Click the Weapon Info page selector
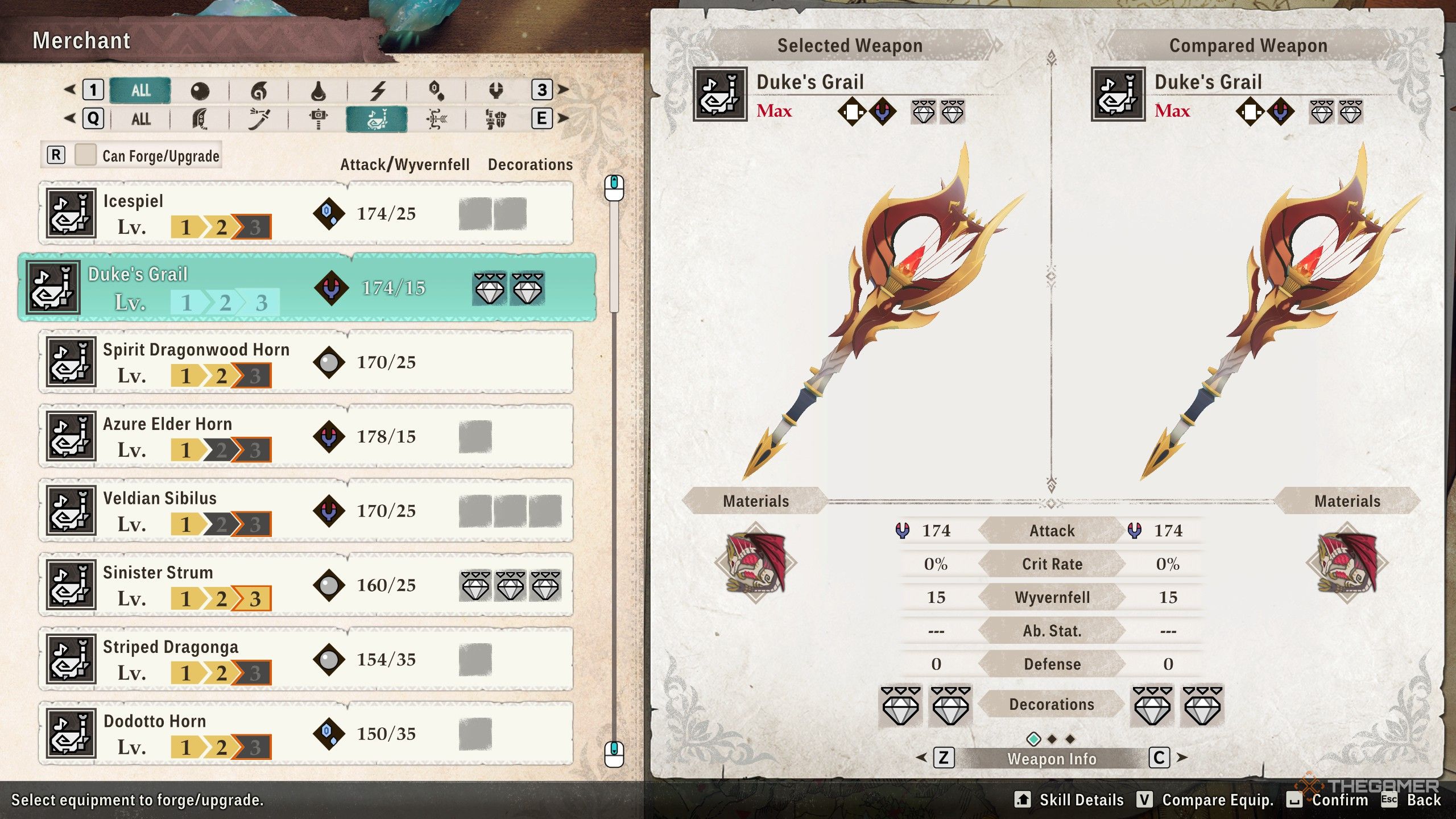This screenshot has height=819, width=1456. tap(1052, 759)
